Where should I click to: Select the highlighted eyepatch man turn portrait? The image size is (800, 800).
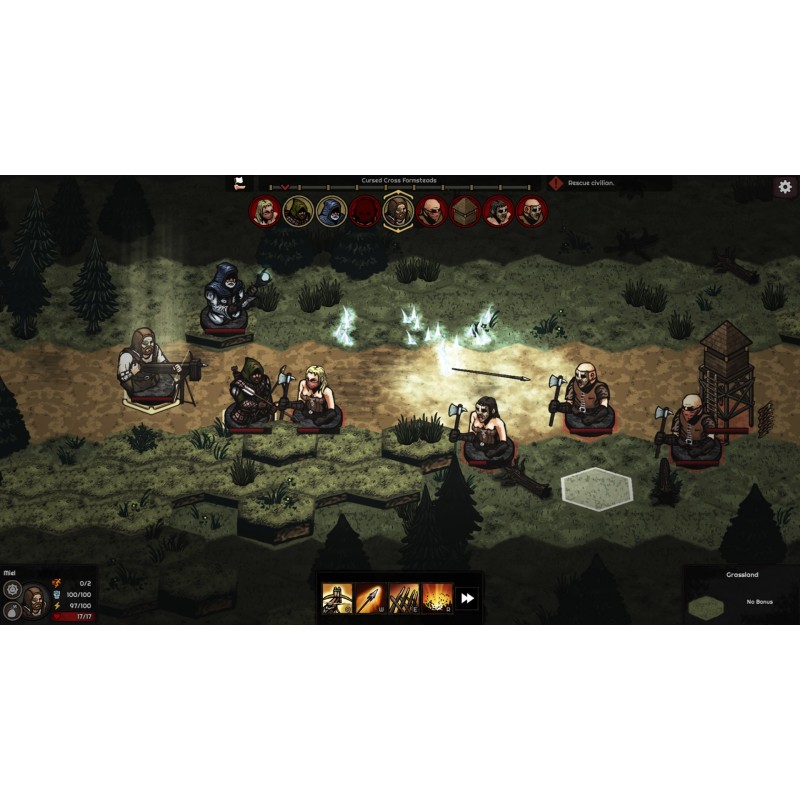point(398,210)
